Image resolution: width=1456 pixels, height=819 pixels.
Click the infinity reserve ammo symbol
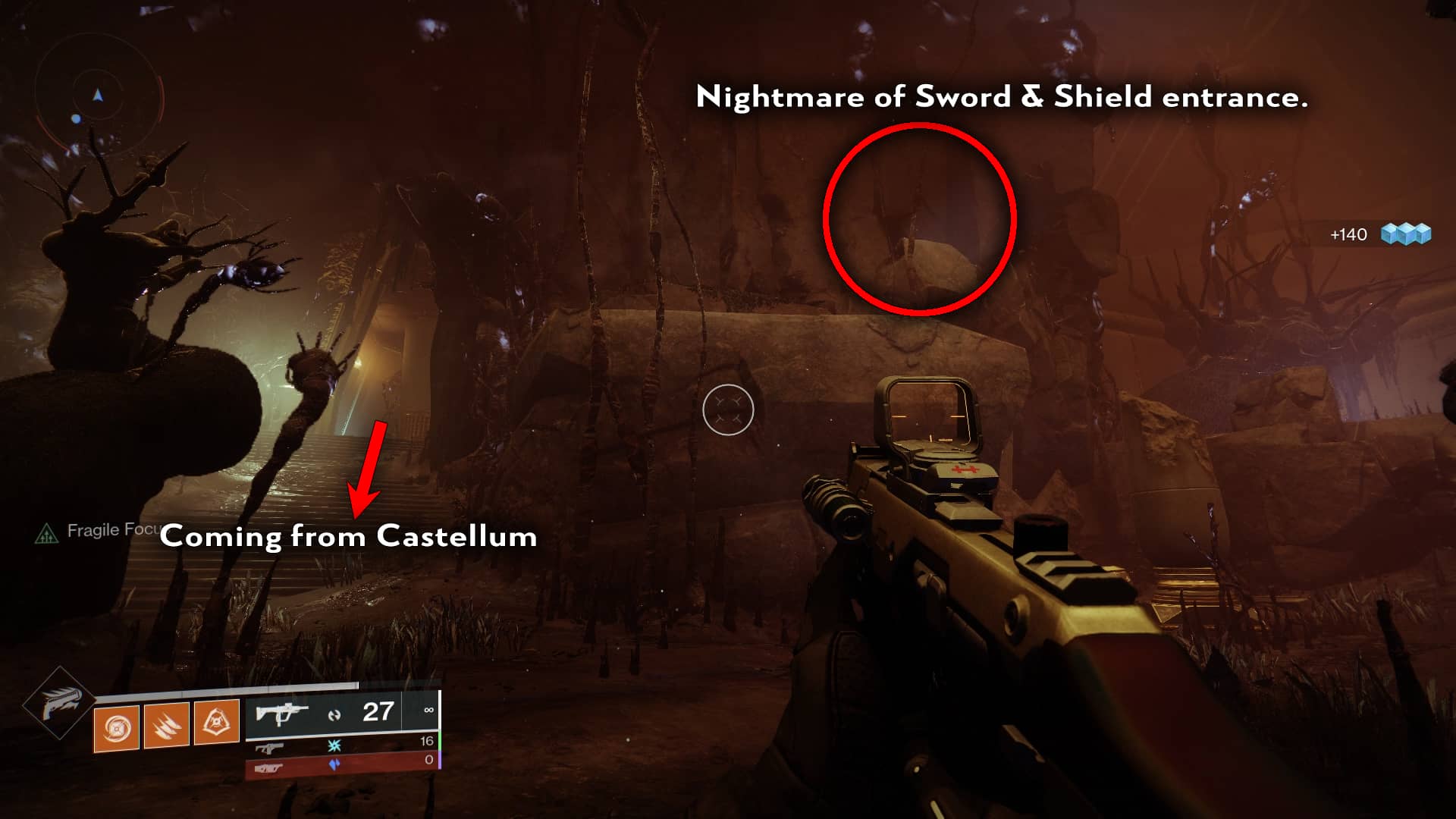[429, 709]
